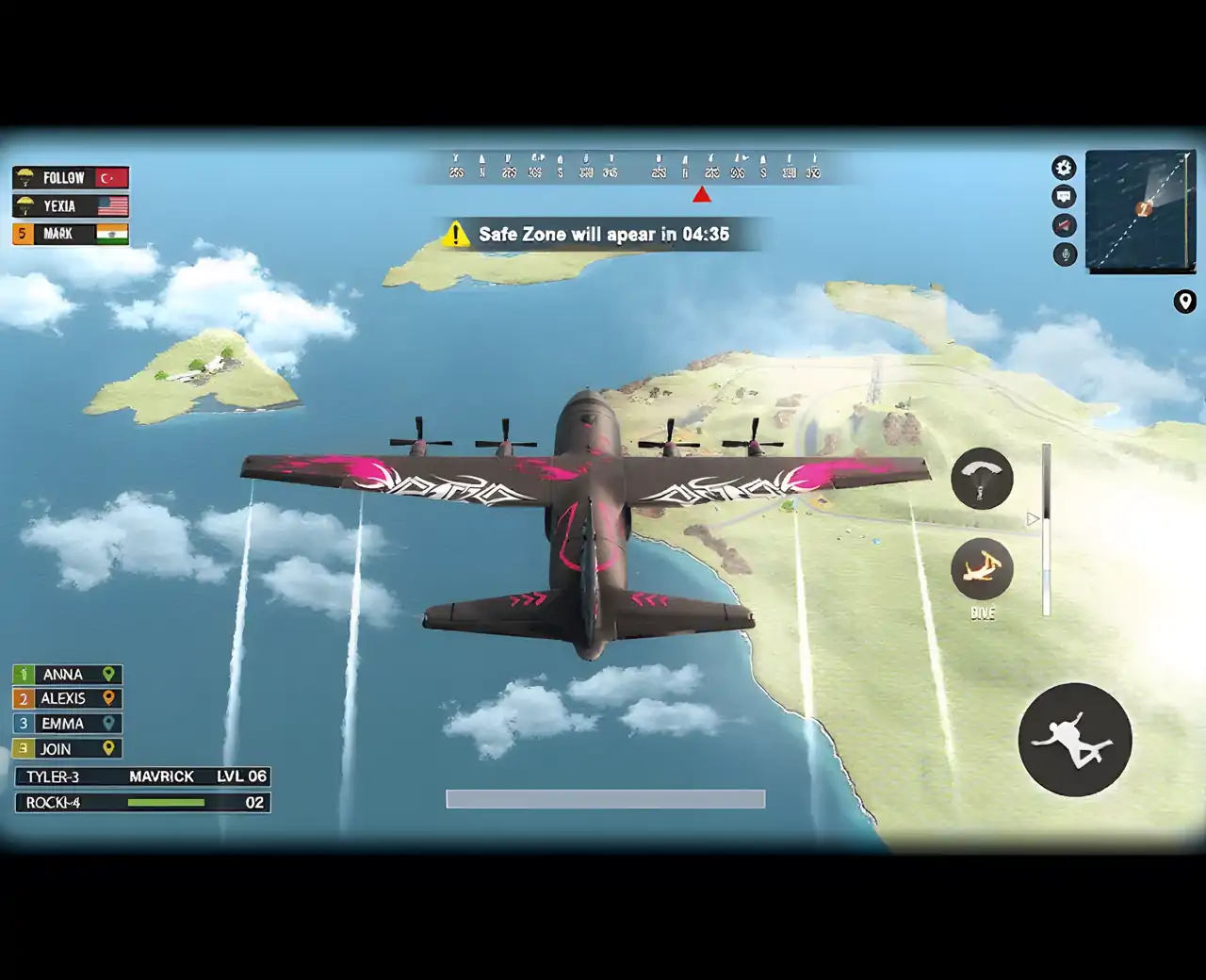
Task: Select teammate ANNA in the squad list
Action: pyautogui.click(x=67, y=675)
